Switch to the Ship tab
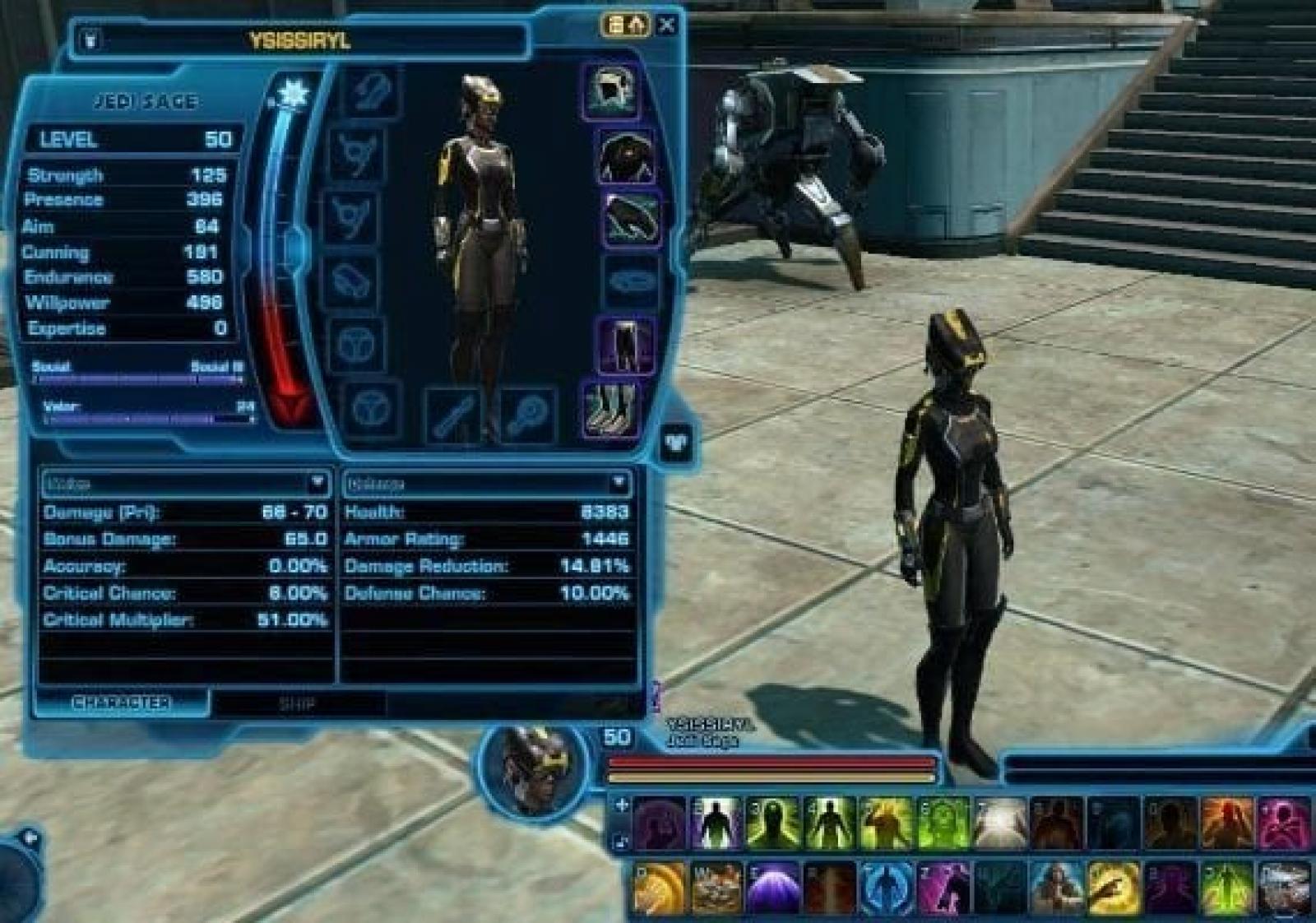Viewport: 1316px width, 923px height. pyautogui.click(x=296, y=703)
